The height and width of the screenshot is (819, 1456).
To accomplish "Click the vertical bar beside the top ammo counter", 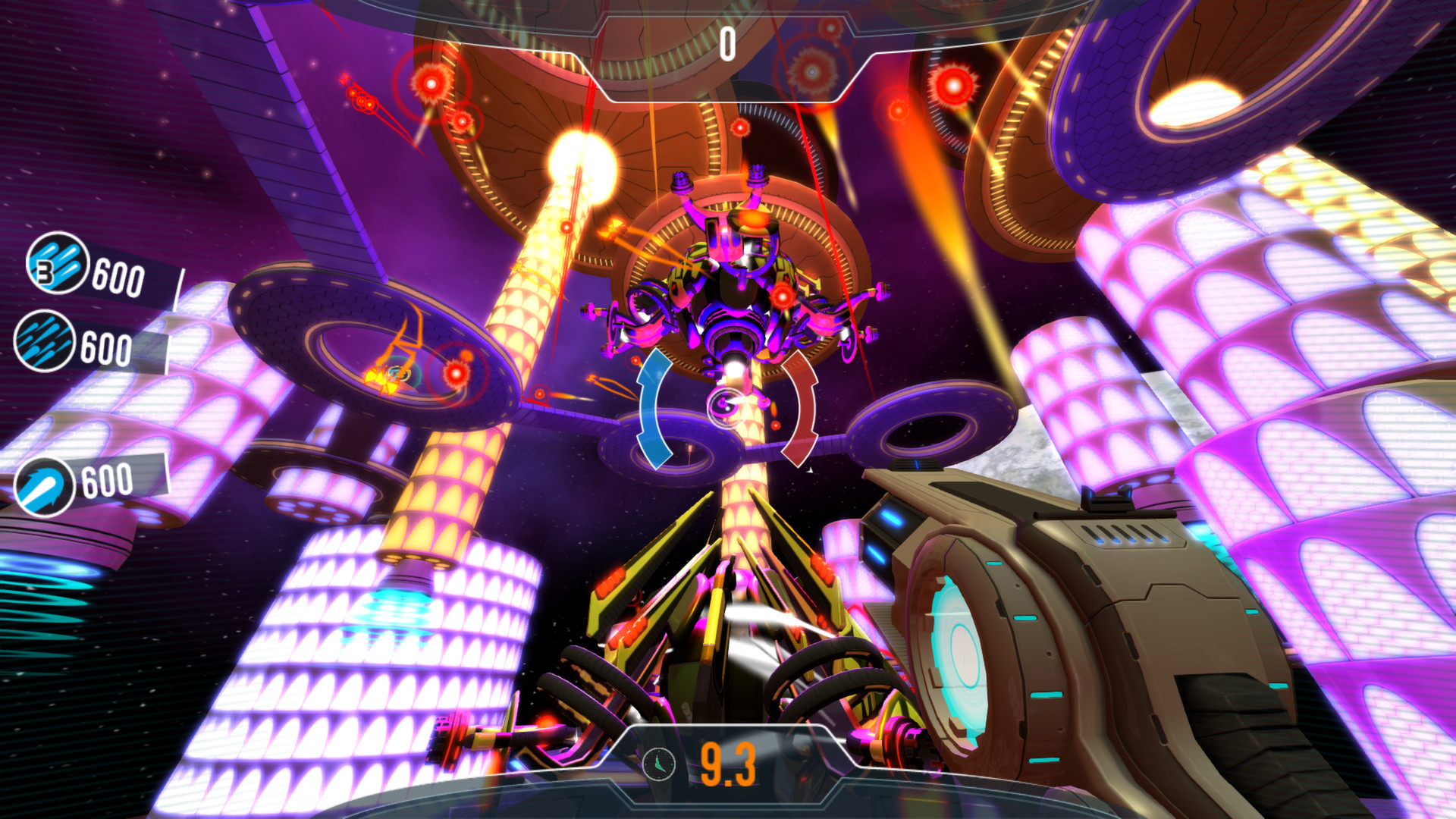I will (x=180, y=288).
